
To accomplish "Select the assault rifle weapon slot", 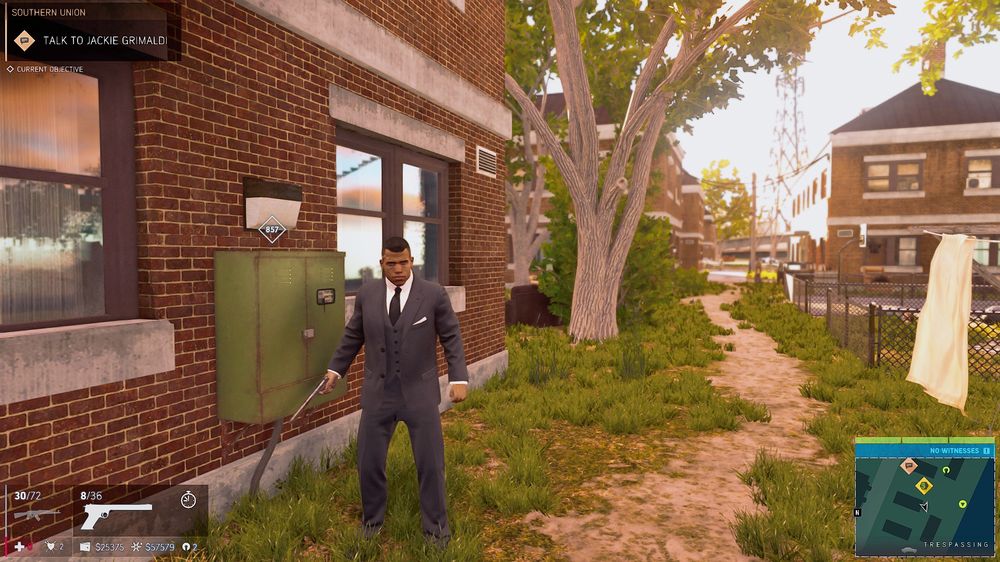I will pyautogui.click(x=36, y=513).
